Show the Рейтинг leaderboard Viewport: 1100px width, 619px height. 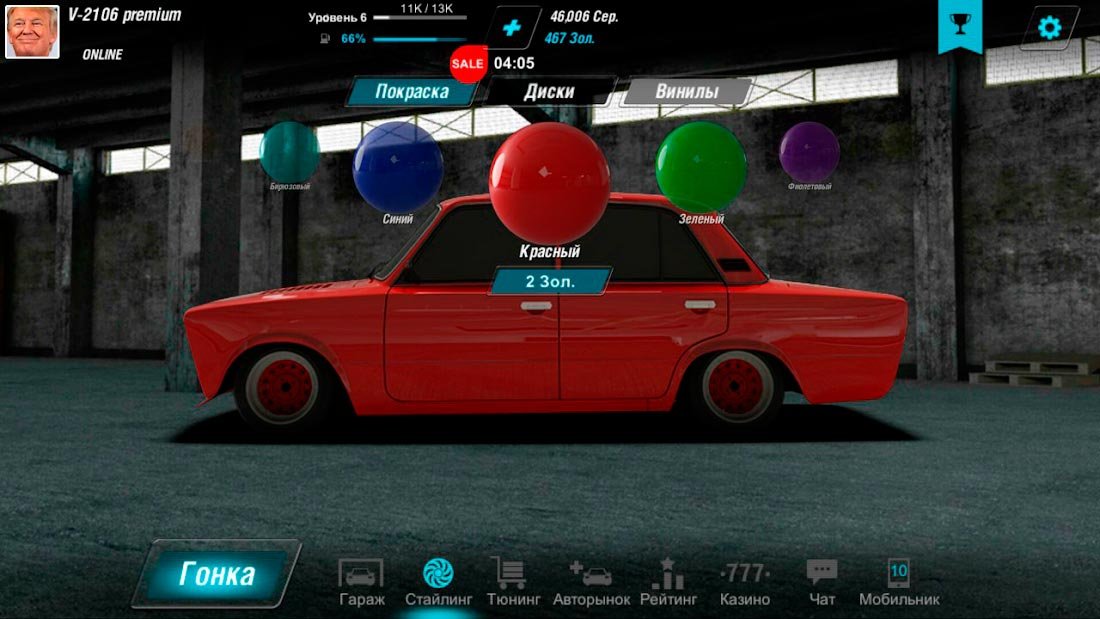click(x=669, y=583)
